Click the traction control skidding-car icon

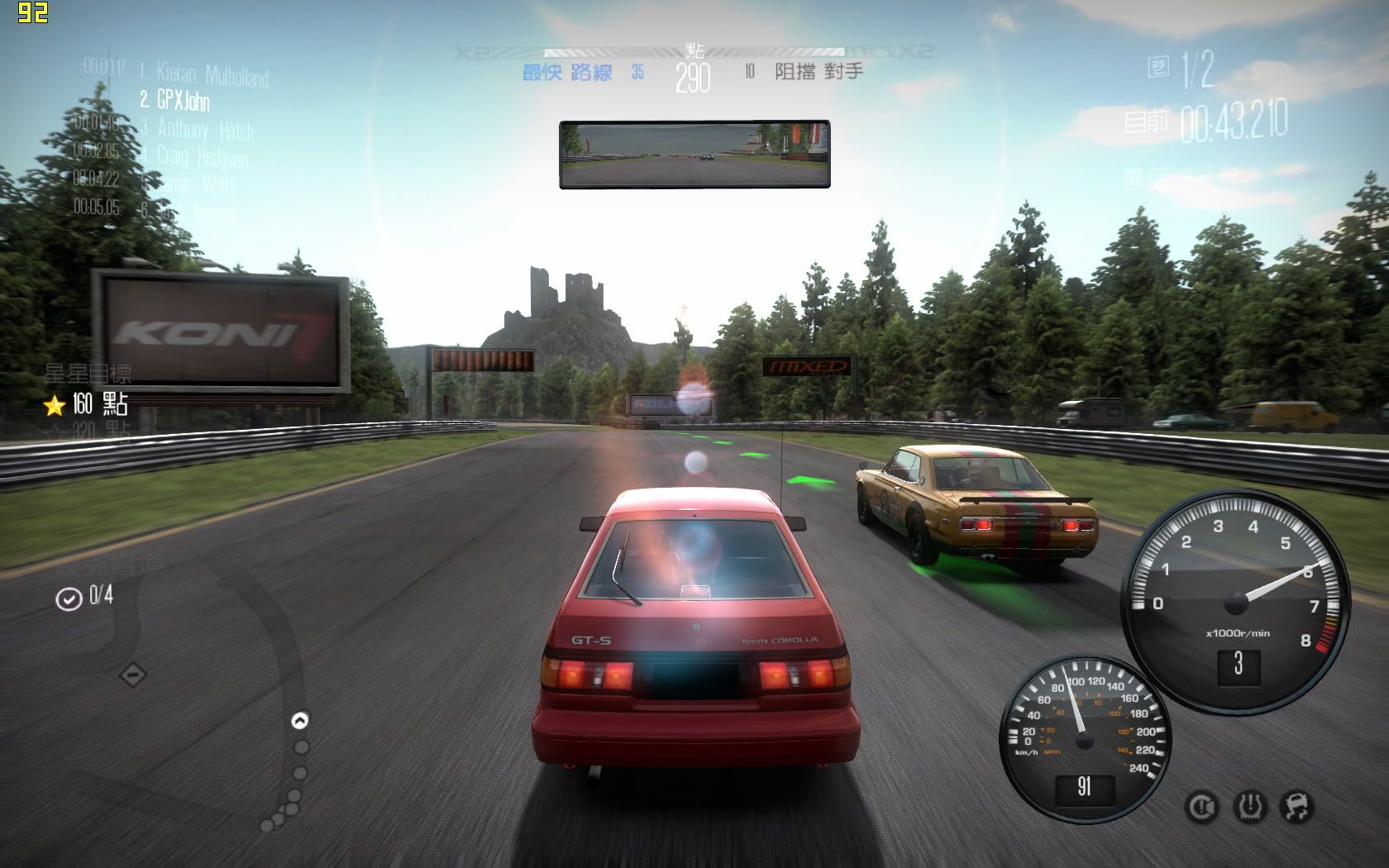[x=1296, y=806]
